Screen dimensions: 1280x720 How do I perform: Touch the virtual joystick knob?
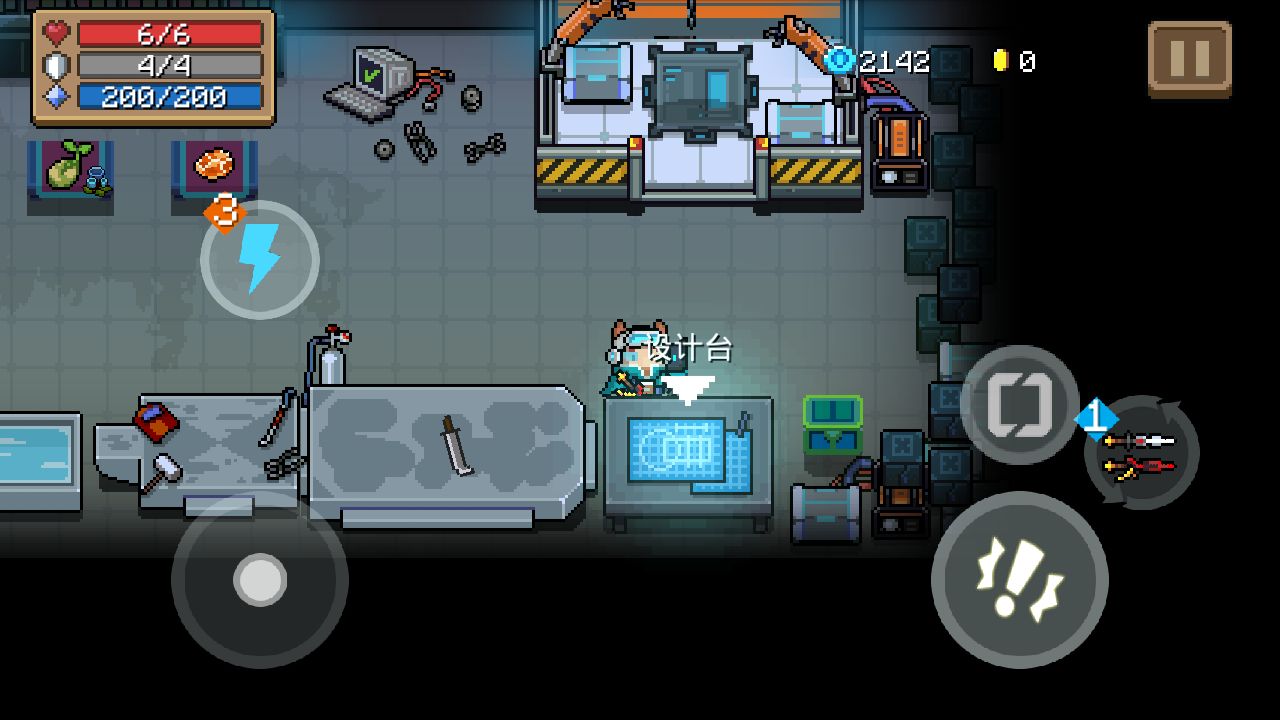point(260,579)
